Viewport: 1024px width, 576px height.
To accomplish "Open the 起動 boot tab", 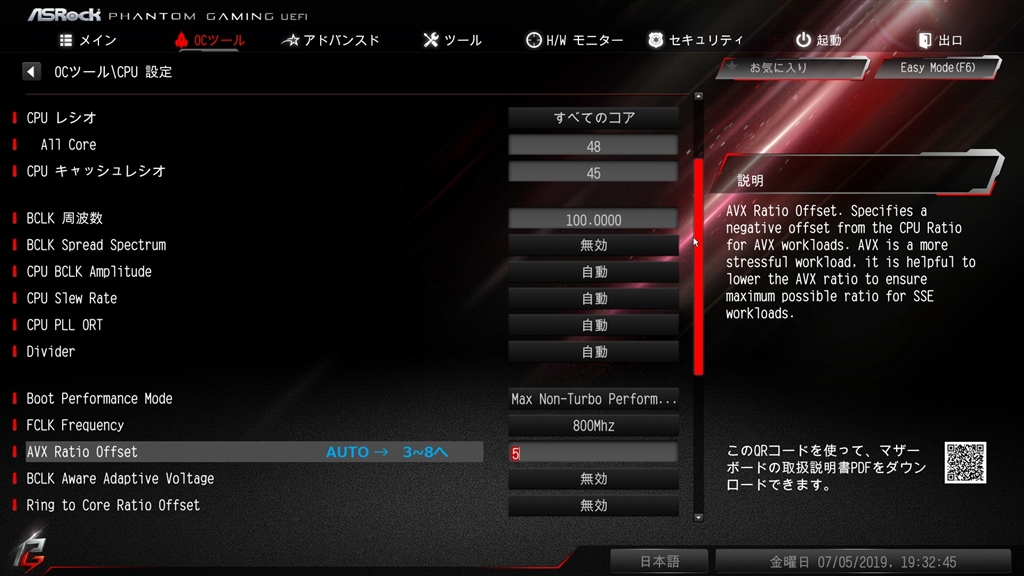I will (818, 40).
